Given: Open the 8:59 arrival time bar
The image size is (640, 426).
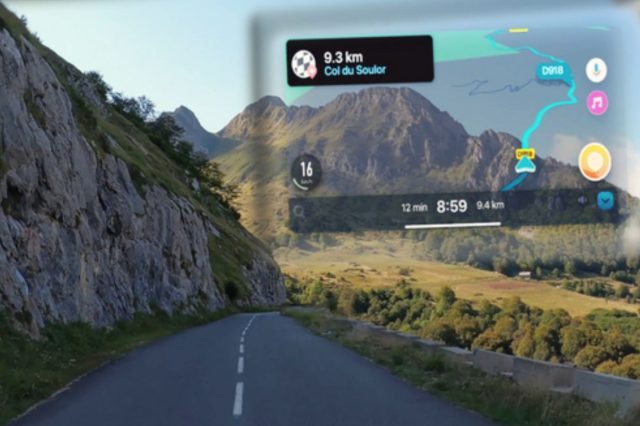Looking at the screenshot, I should pyautogui.click(x=452, y=206).
